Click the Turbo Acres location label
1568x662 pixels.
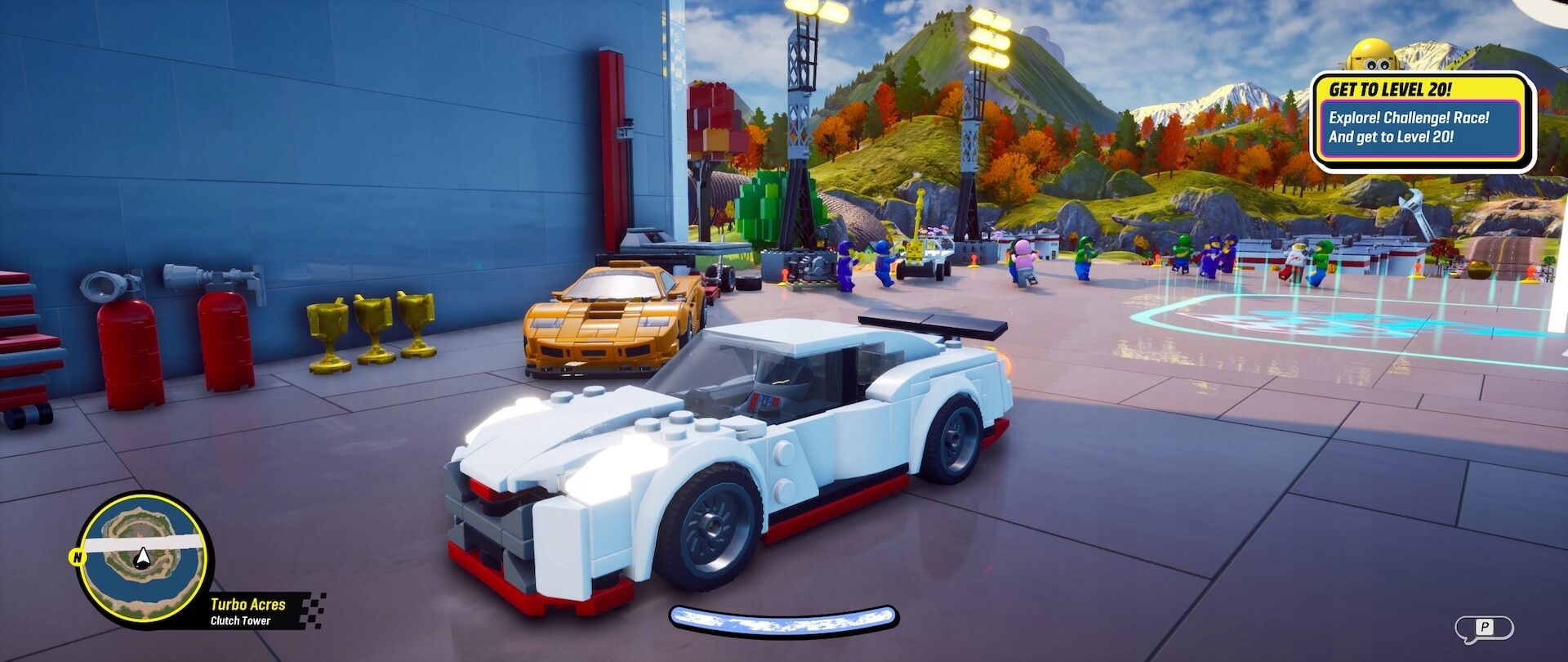pos(247,605)
